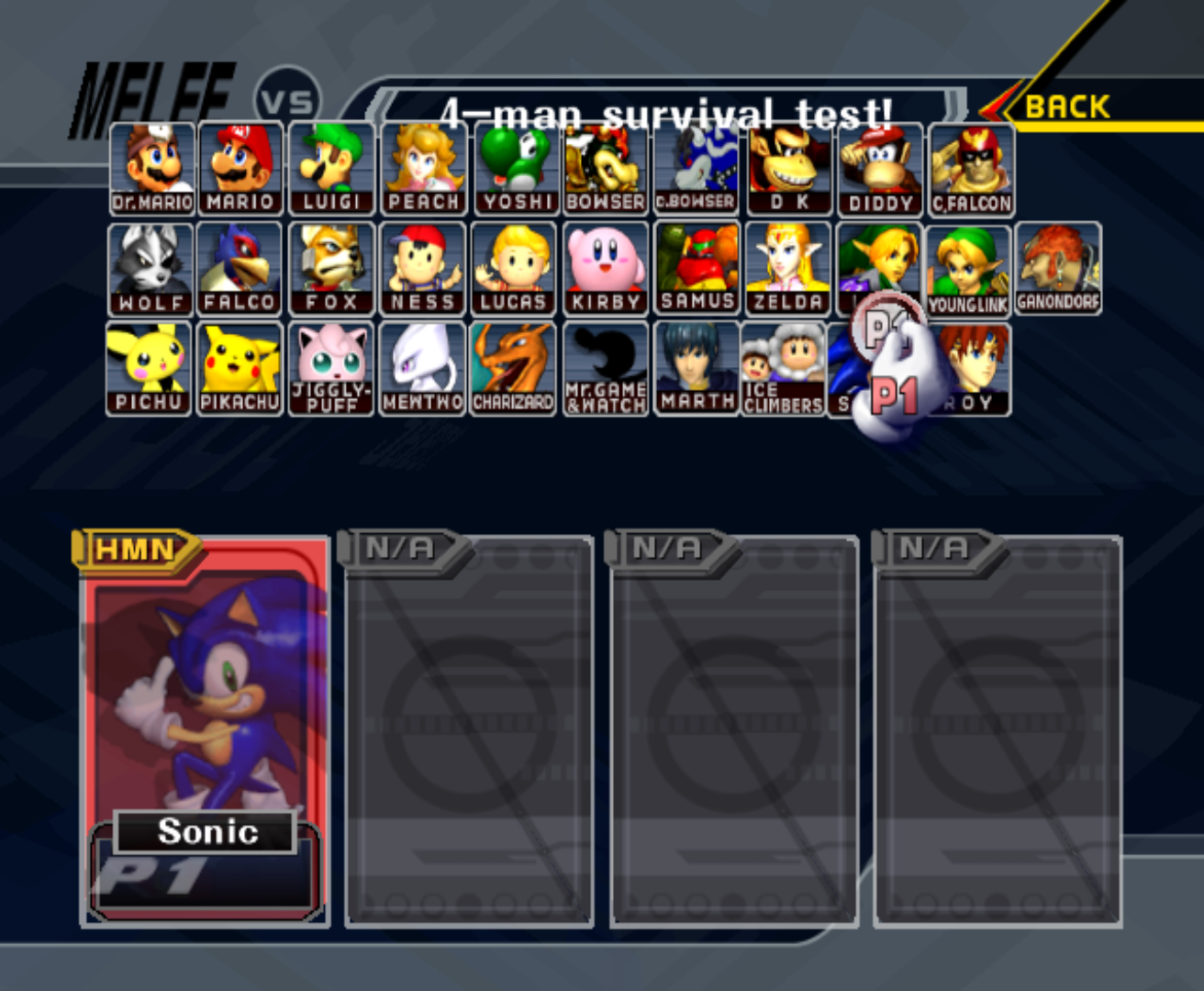Select Mr. Game & Watch's silhouette portrait
Screen dimensions: 1204x991
606,367
